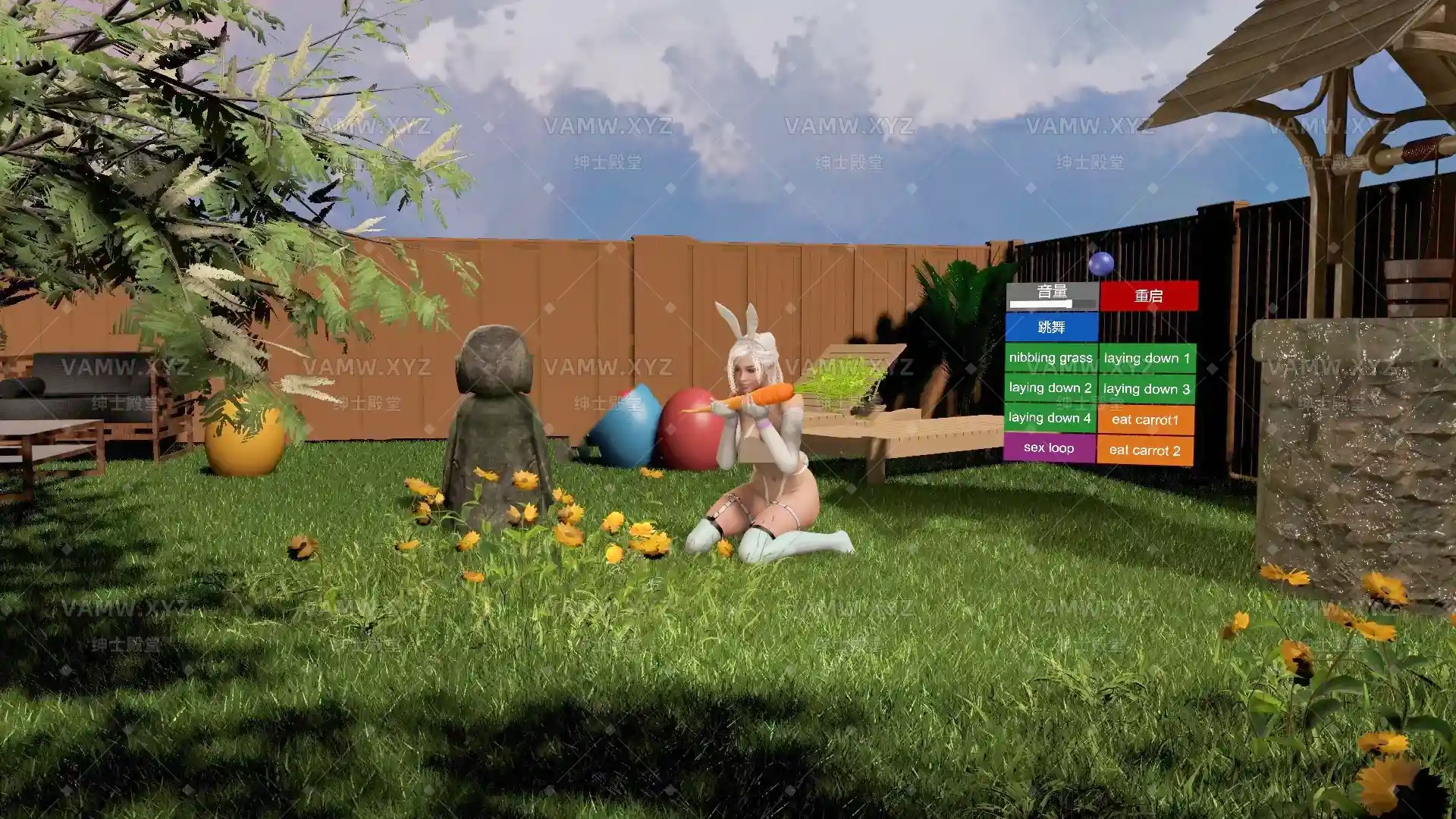This screenshot has height=819, width=1456.
Task: Trigger the 'nibbling grass' animation
Action: coord(1050,357)
